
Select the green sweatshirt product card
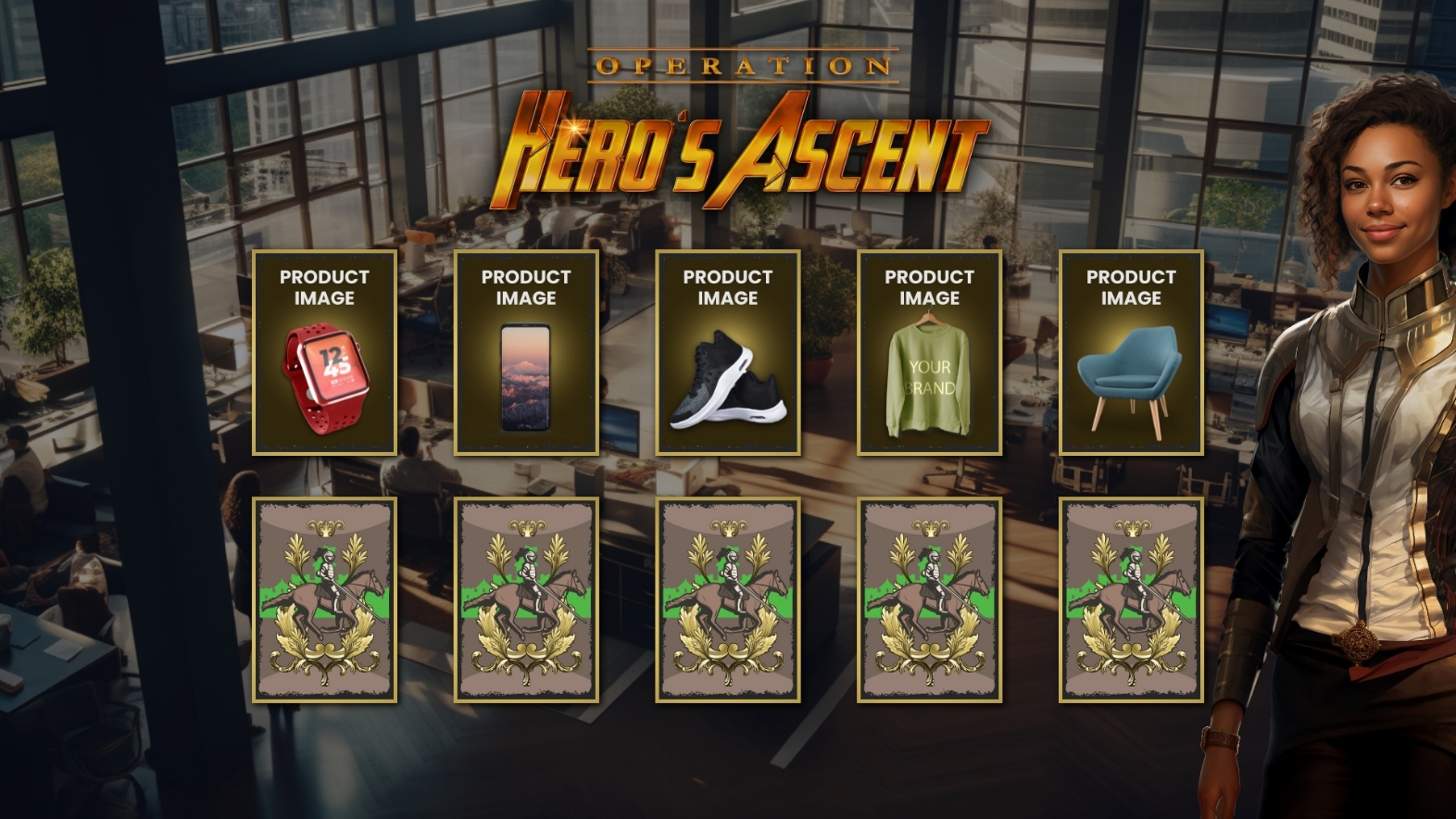click(929, 353)
